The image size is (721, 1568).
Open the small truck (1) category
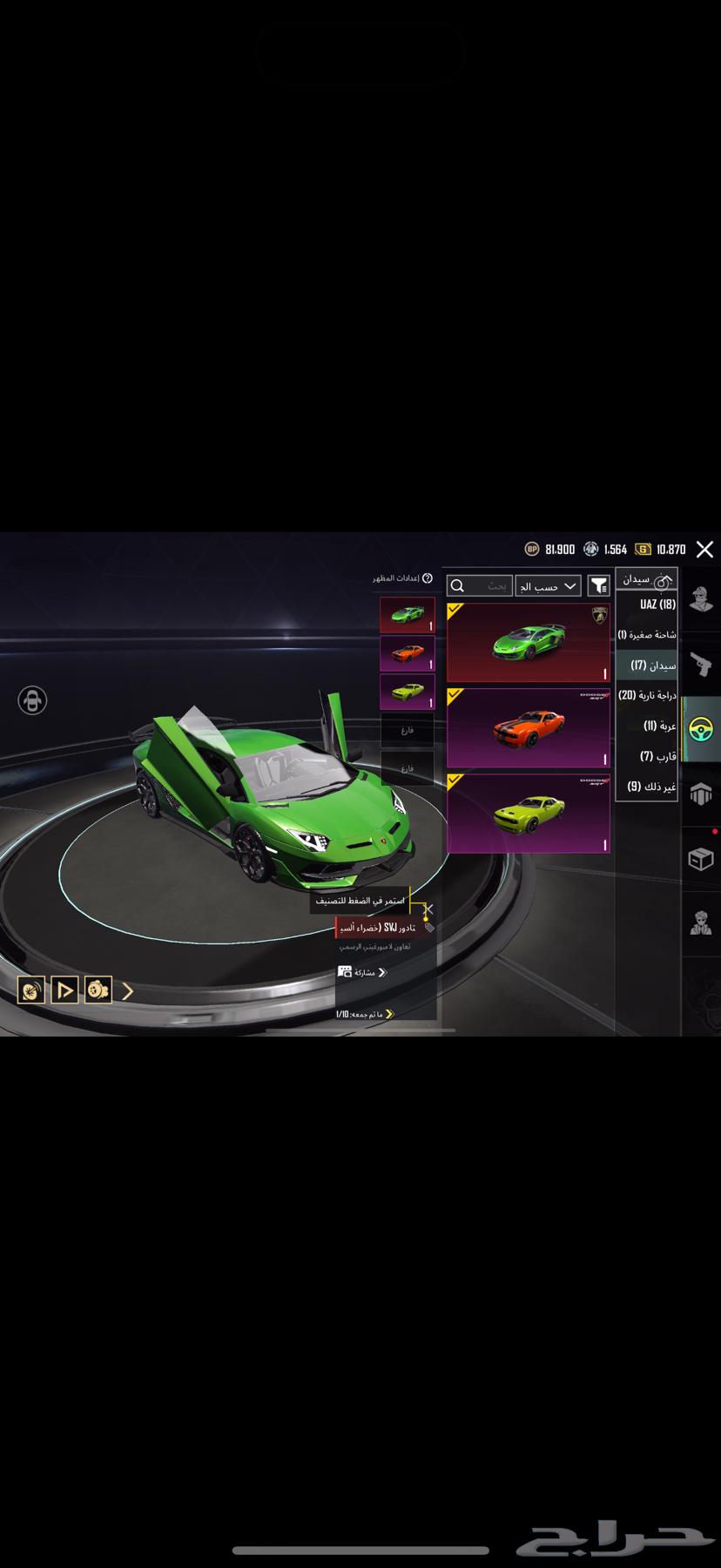click(647, 634)
